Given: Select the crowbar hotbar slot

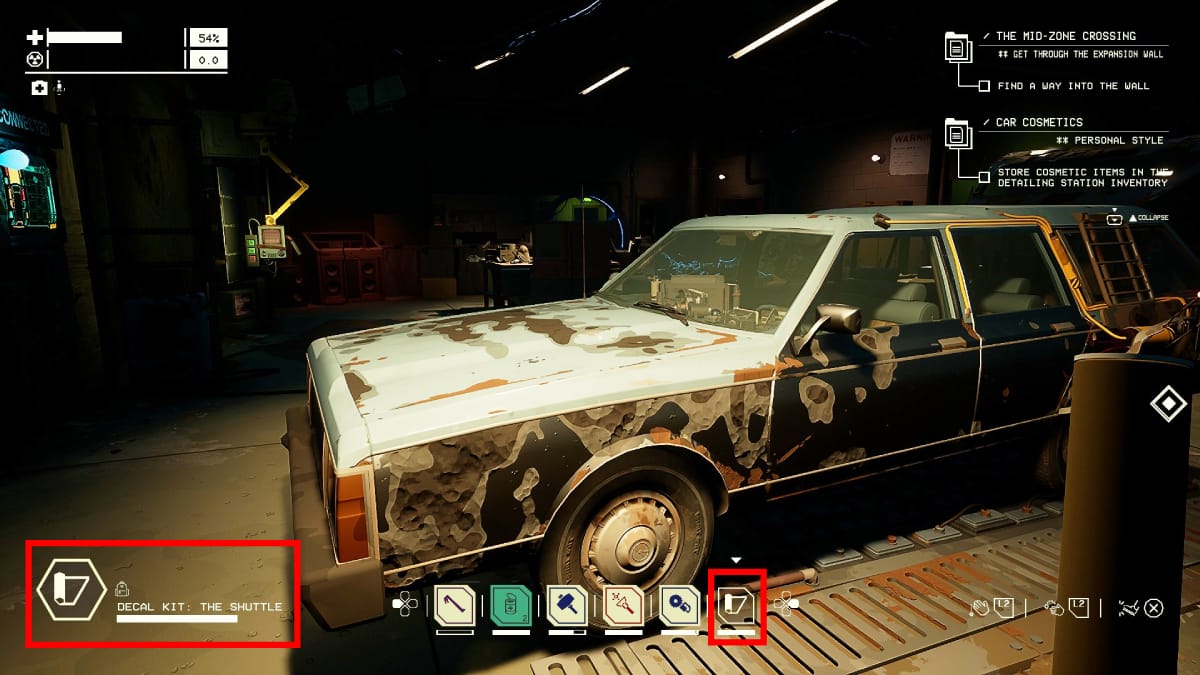Looking at the screenshot, I should (454, 604).
